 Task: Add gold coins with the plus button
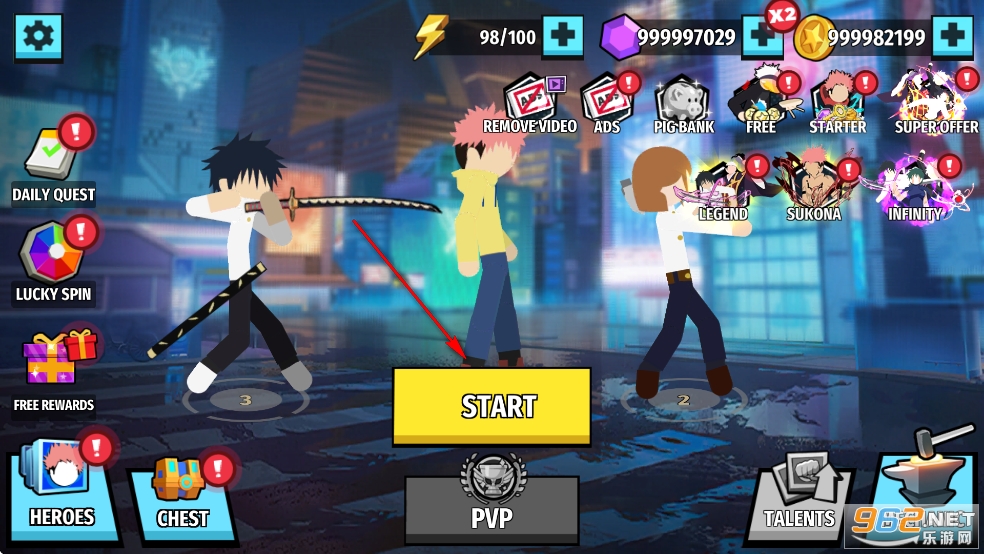tap(952, 38)
